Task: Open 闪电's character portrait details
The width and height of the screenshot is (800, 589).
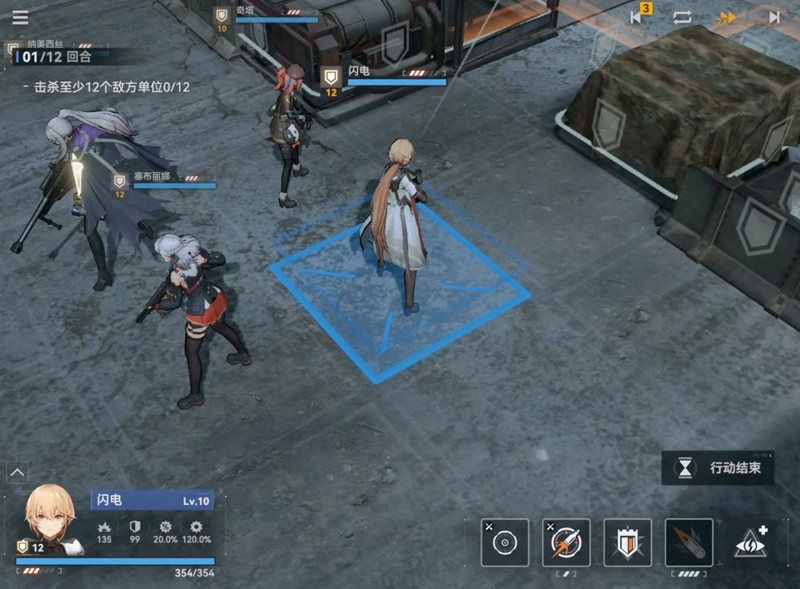Action: tap(49, 518)
